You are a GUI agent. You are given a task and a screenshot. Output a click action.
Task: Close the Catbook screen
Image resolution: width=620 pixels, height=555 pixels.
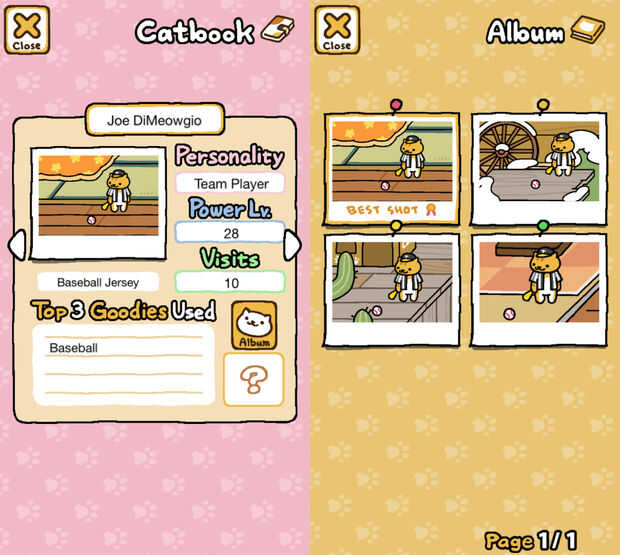tap(27, 30)
